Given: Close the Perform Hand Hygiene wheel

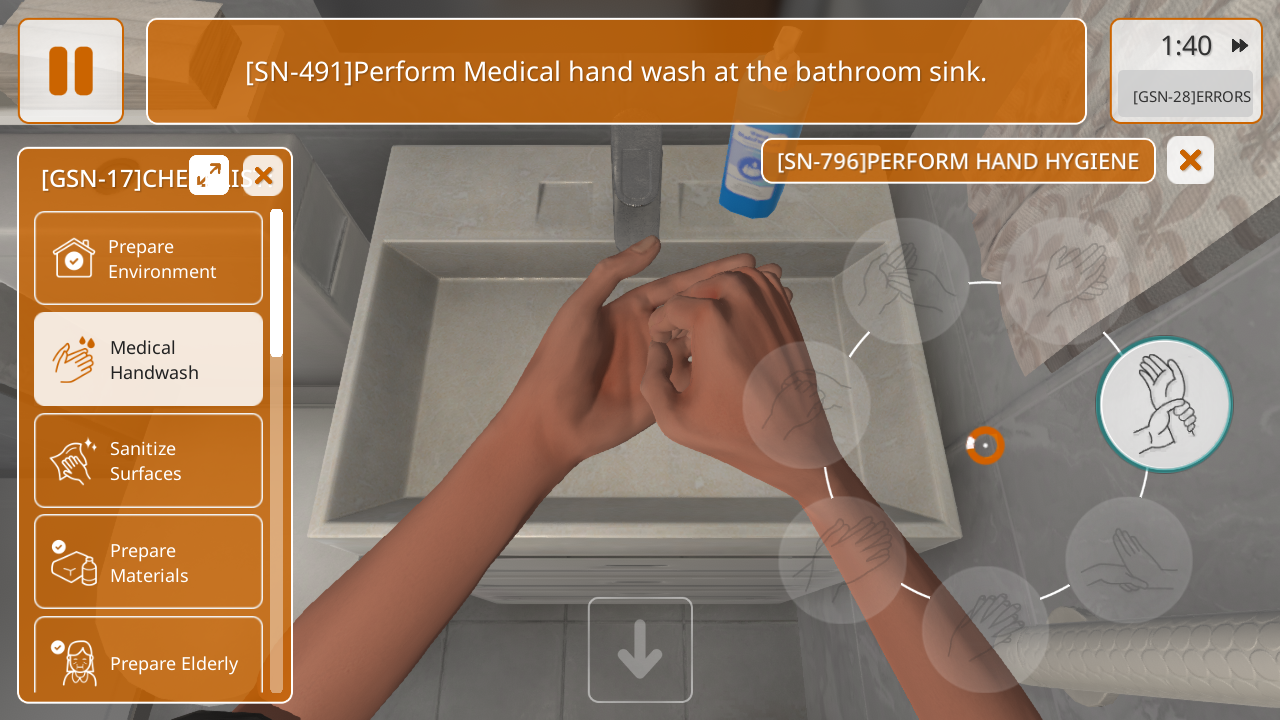Looking at the screenshot, I should pyautogui.click(x=1190, y=160).
